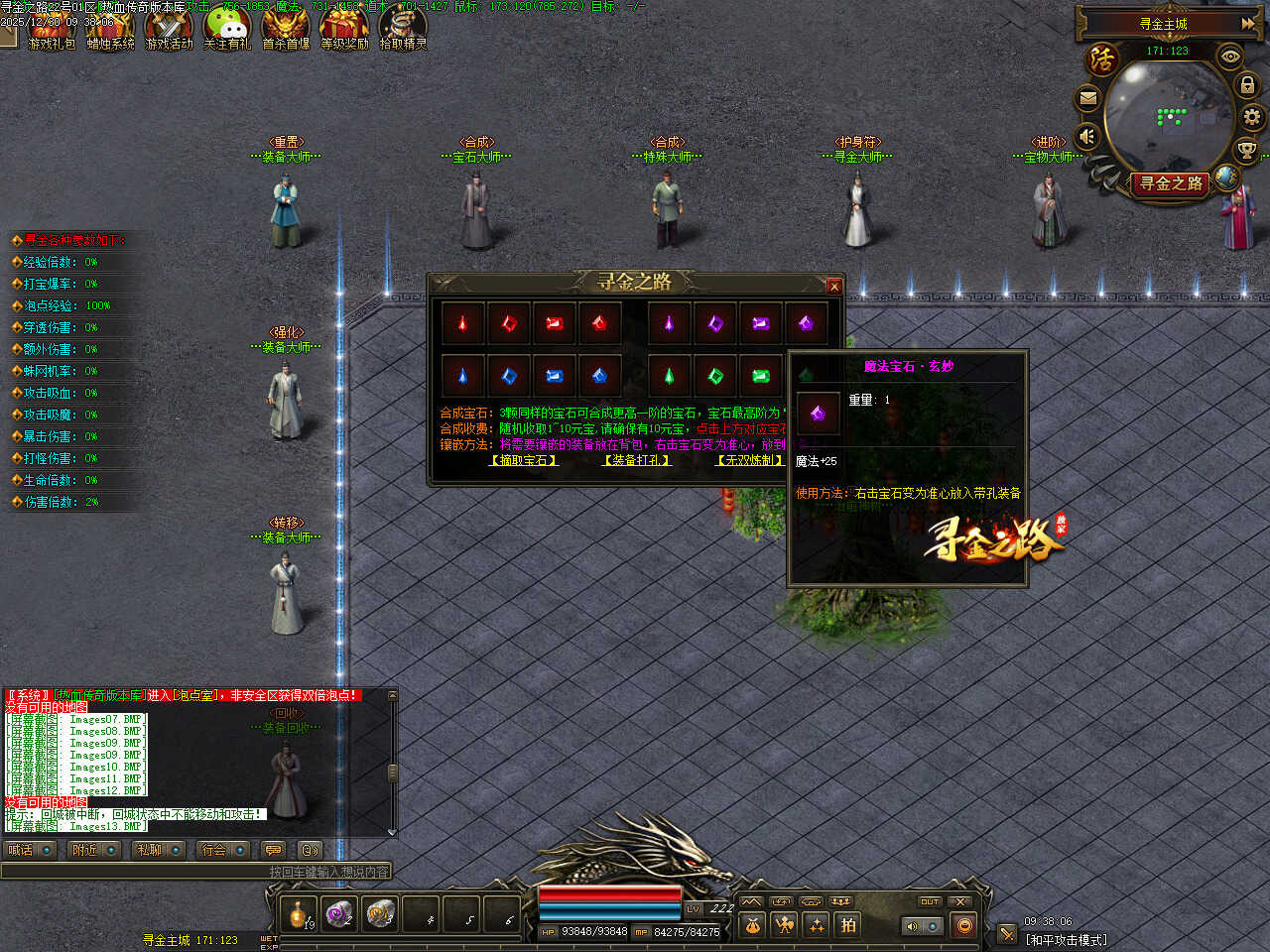Use the potion in hotbar slot one
The height and width of the screenshot is (952, 1270).
click(298, 913)
